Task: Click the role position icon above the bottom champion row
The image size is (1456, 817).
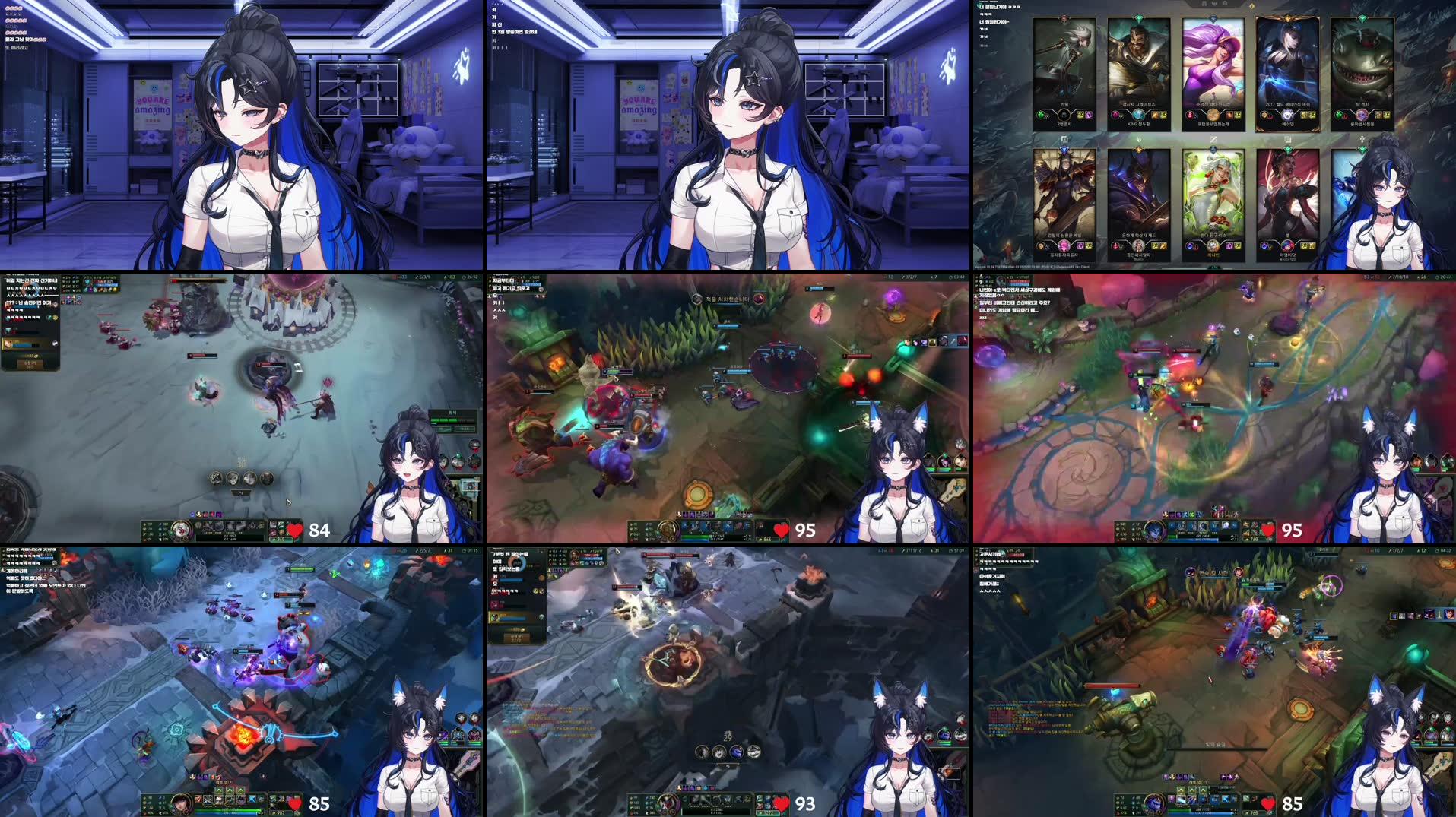Action: click(x=1064, y=139)
